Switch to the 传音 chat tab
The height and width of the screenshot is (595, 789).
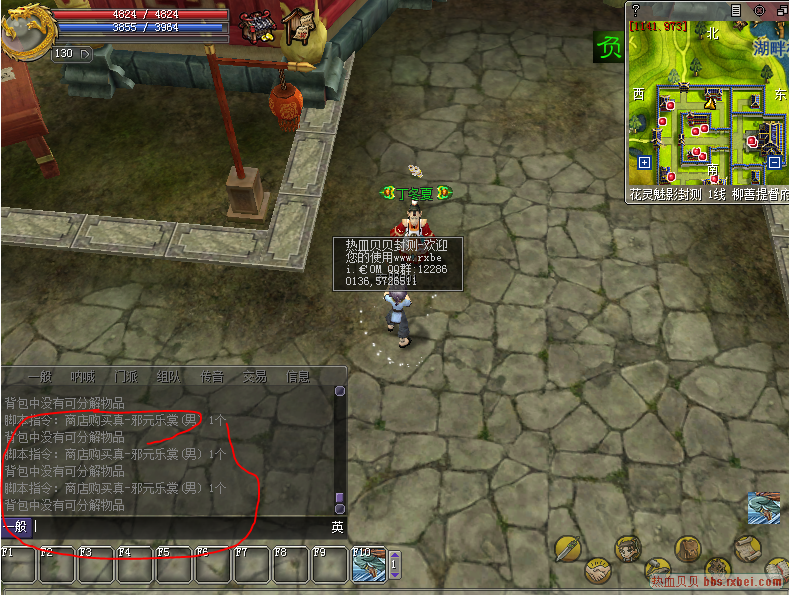(x=212, y=377)
